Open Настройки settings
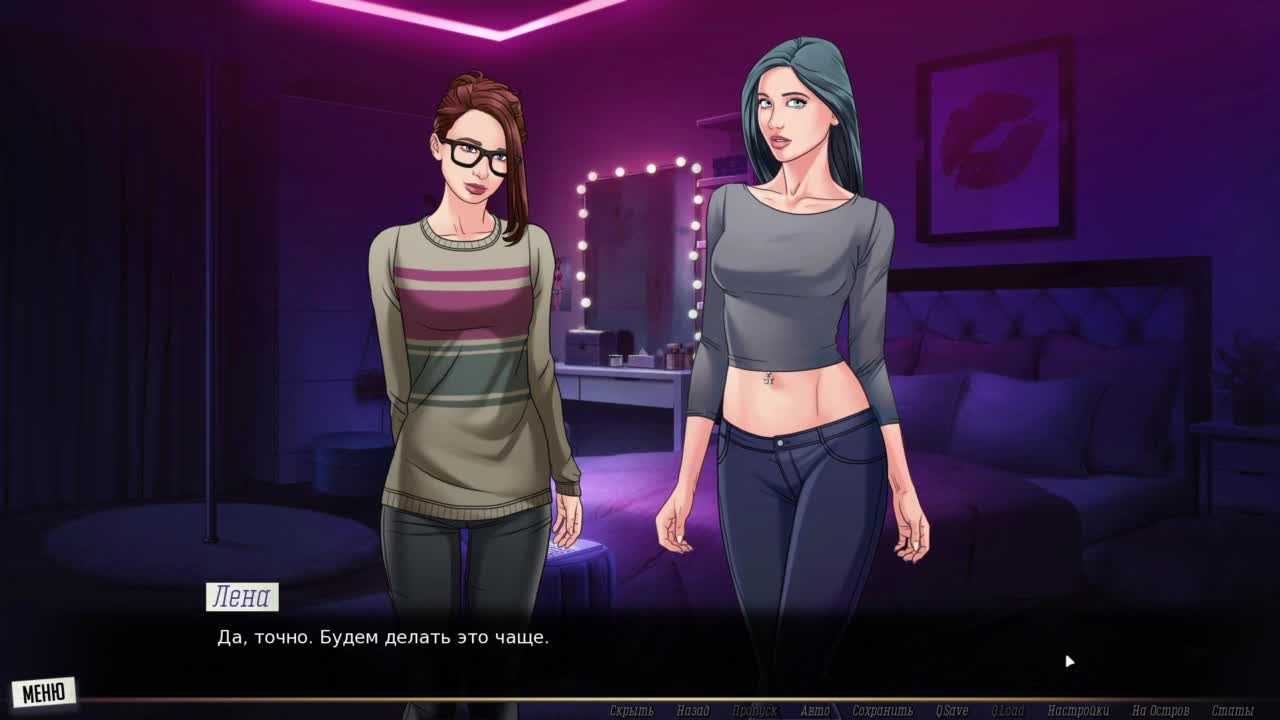This screenshot has height=720, width=1280. point(1078,711)
